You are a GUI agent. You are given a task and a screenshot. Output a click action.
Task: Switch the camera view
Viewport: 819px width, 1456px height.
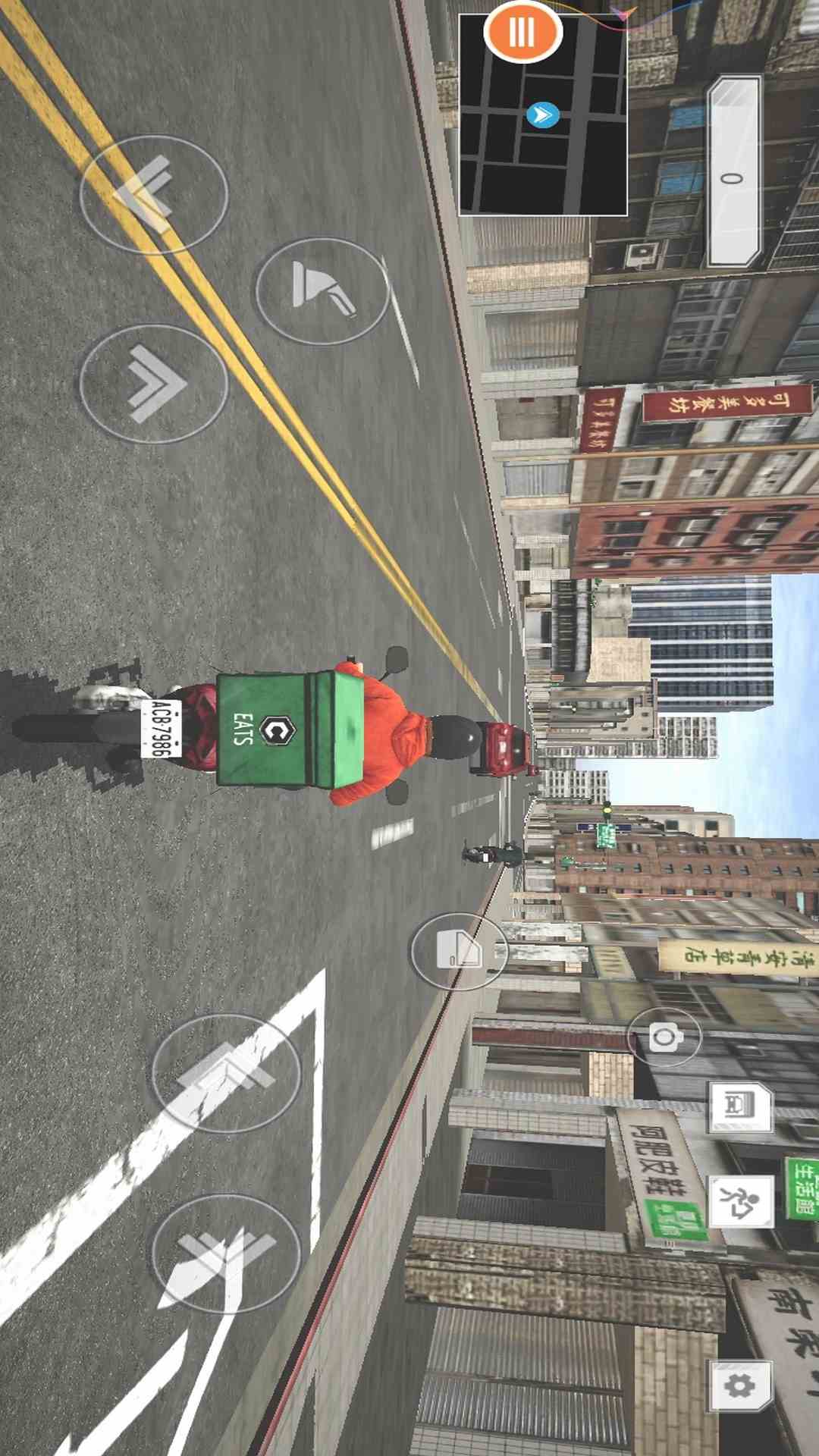[664, 1037]
